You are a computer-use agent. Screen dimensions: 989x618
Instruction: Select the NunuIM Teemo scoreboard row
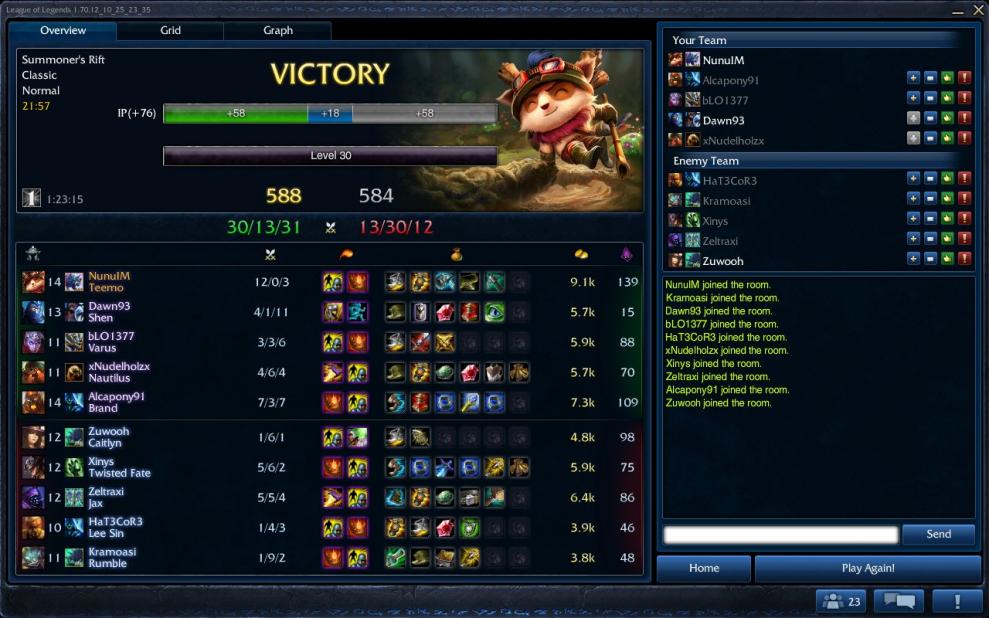330,282
